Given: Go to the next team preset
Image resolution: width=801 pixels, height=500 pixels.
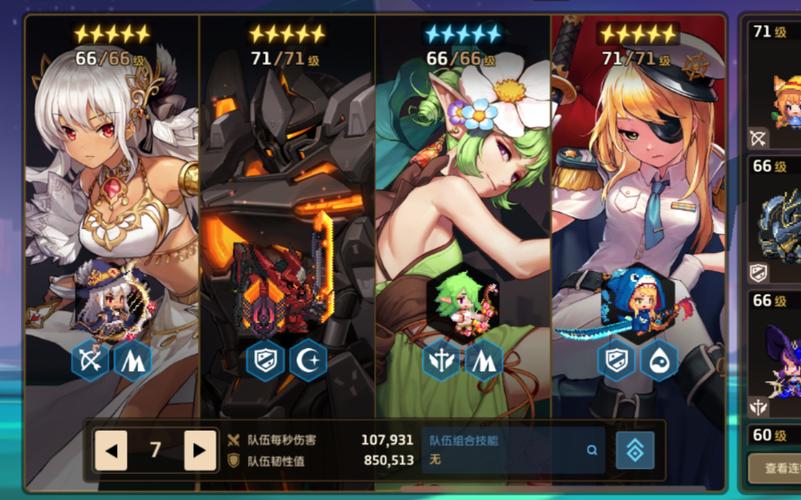Looking at the screenshot, I should coord(200,450).
